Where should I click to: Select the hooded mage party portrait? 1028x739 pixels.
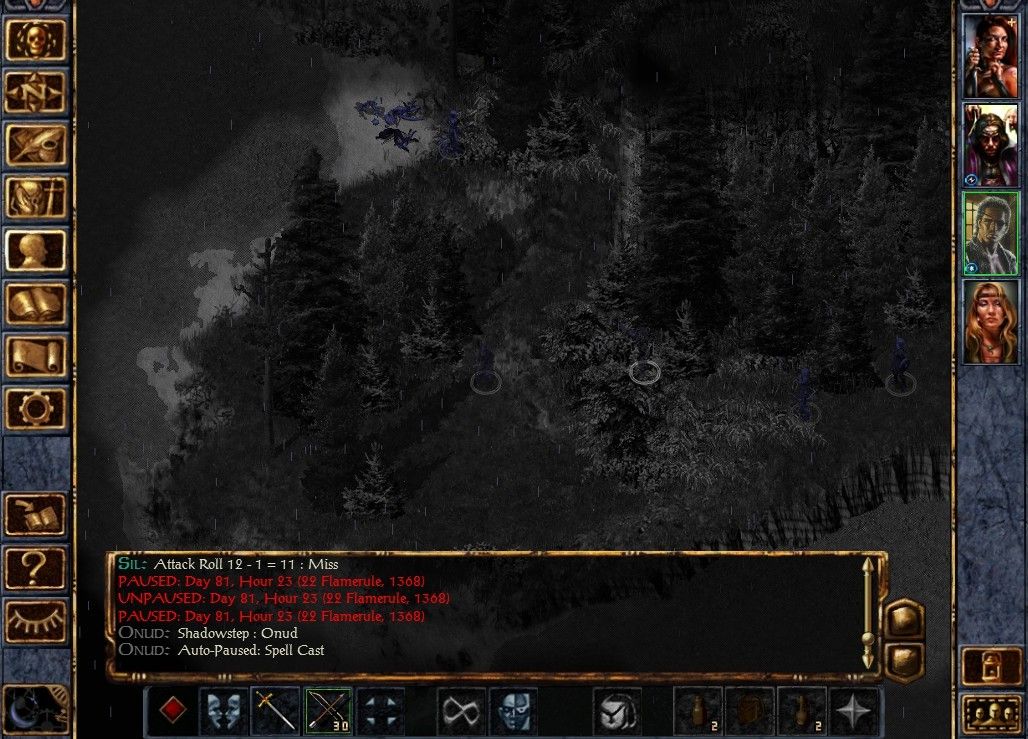990,145
